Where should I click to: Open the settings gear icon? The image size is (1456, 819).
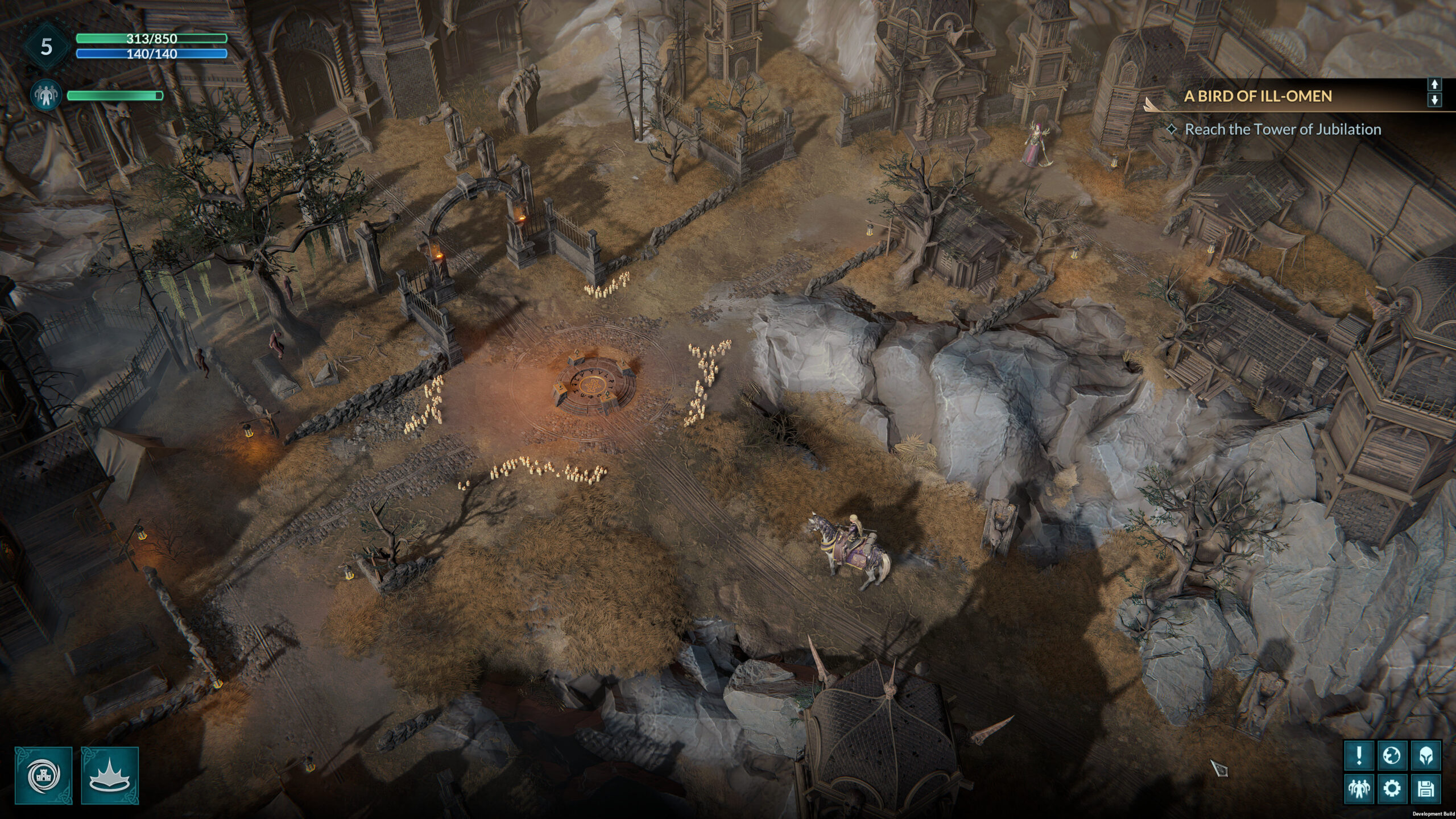(1392, 789)
